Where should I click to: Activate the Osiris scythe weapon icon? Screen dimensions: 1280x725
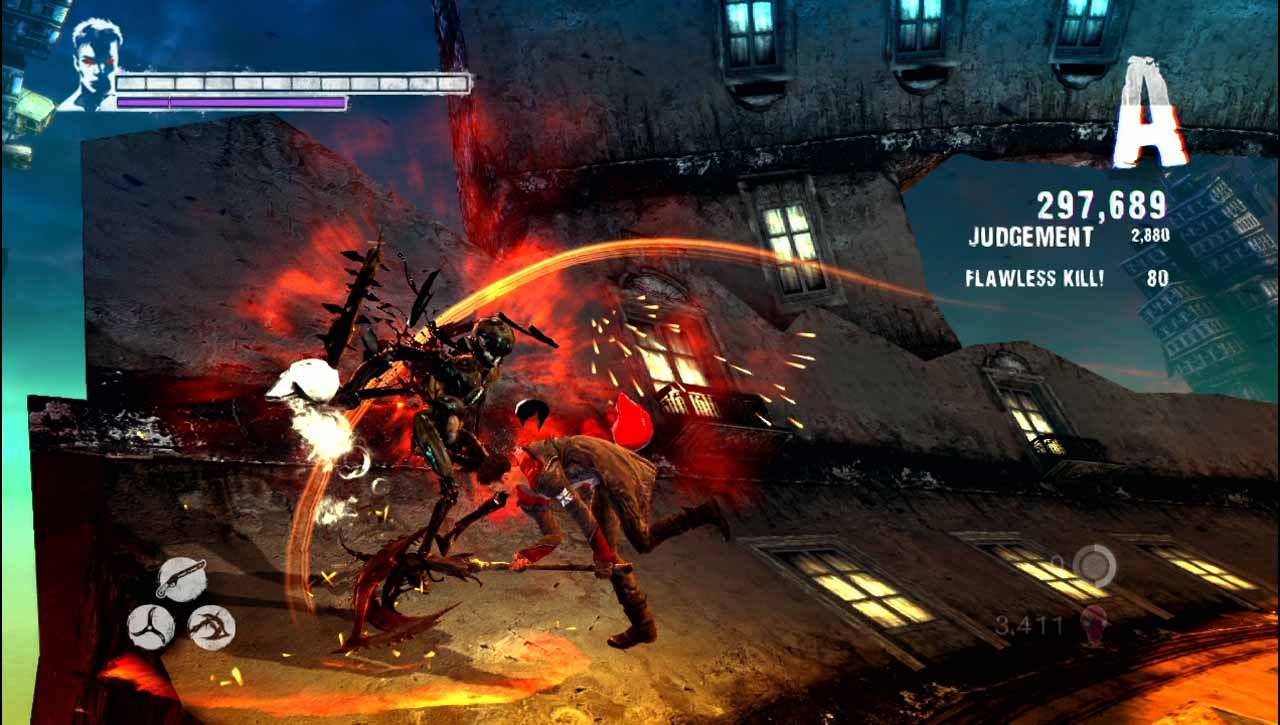point(212,627)
